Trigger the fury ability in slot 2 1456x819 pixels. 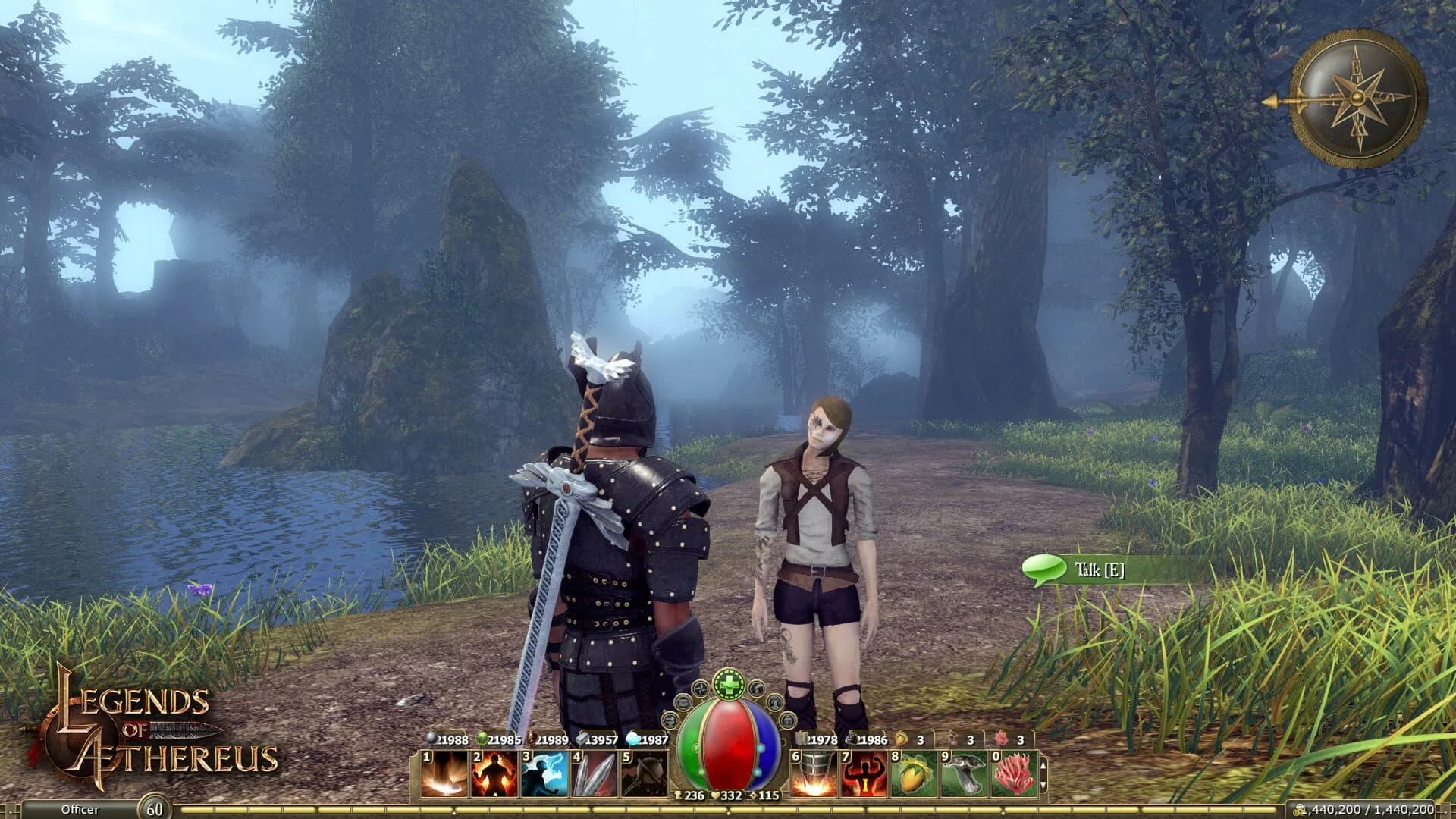494,774
